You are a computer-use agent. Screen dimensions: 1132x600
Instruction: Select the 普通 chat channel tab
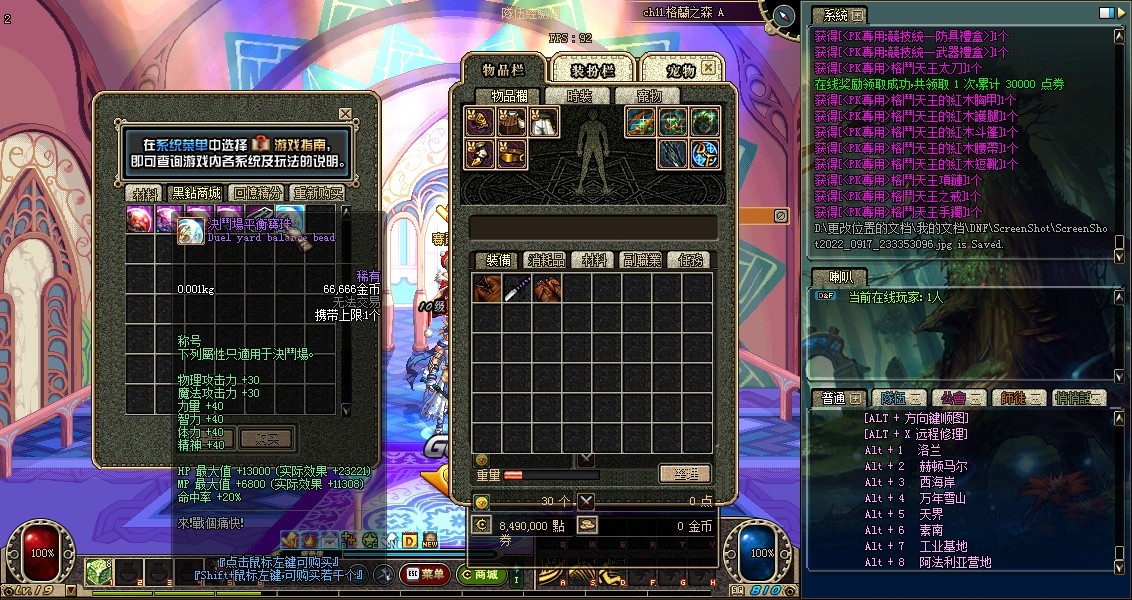click(x=834, y=398)
